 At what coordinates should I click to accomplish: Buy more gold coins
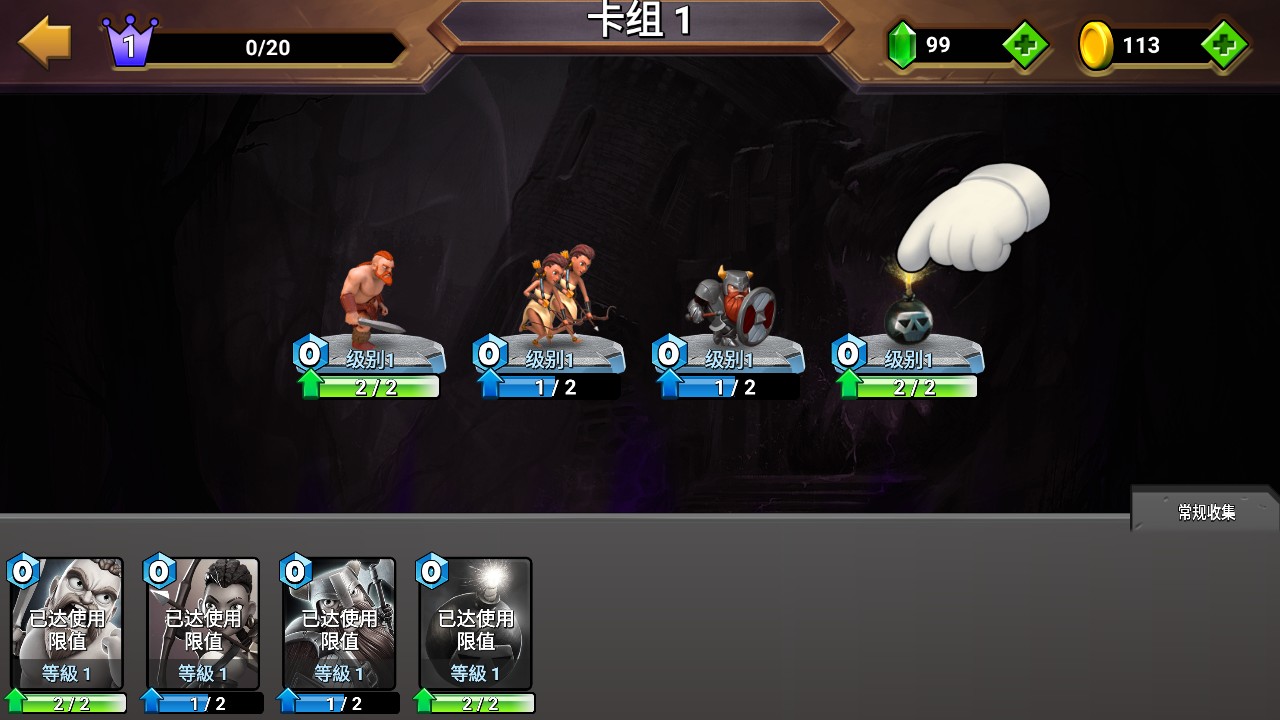(x=1222, y=45)
